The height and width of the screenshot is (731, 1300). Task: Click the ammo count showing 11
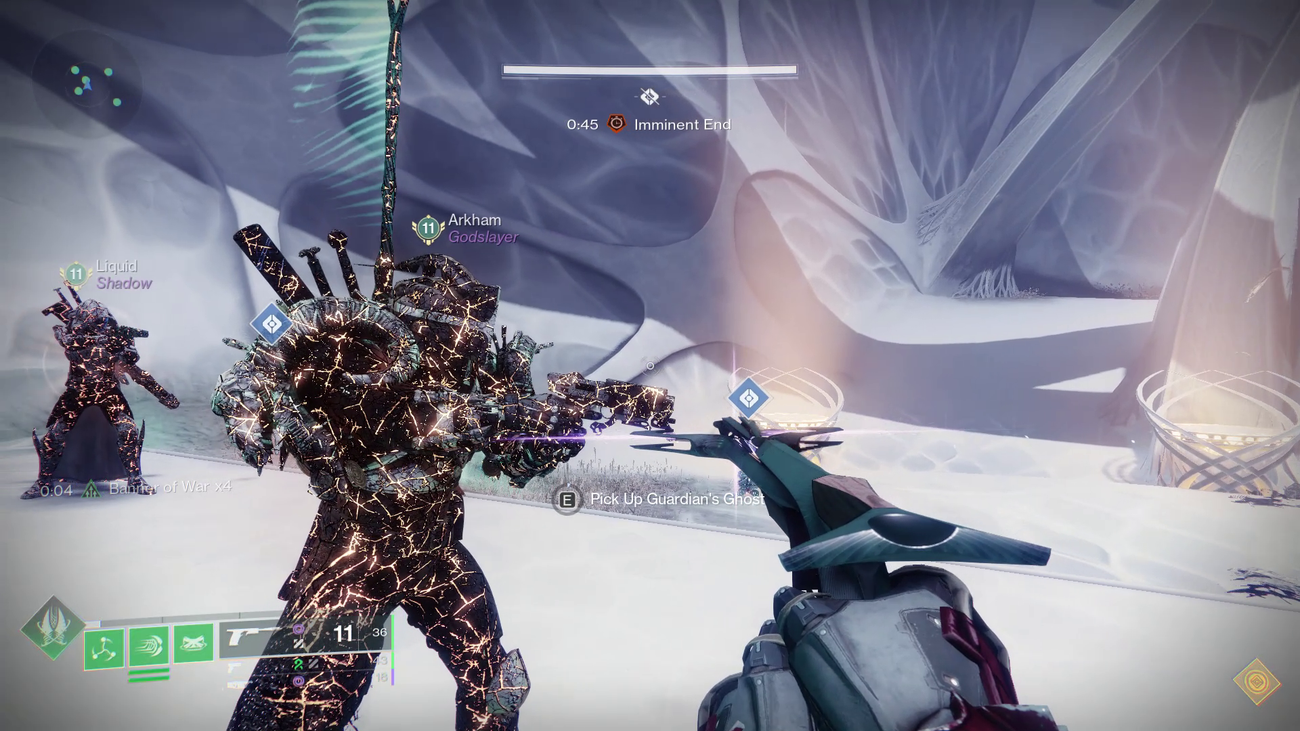[344, 633]
